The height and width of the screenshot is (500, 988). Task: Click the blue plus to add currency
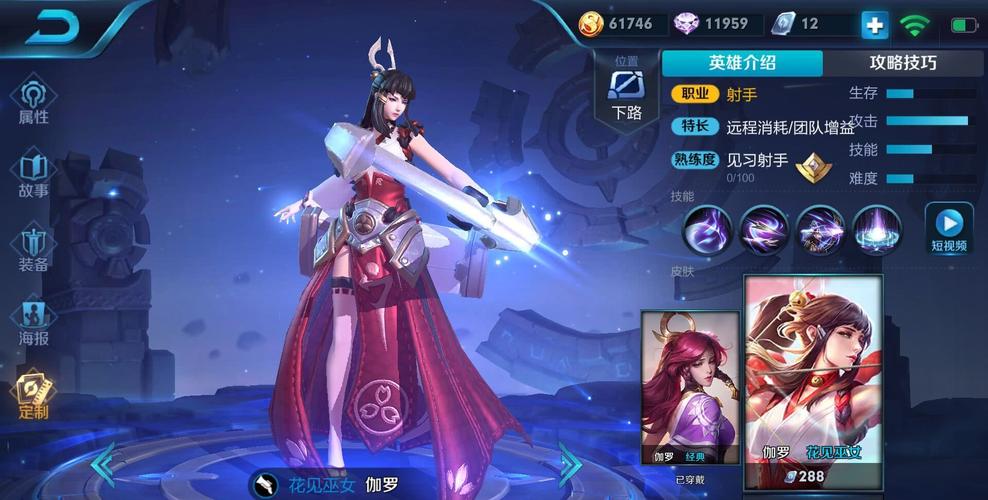point(874,25)
